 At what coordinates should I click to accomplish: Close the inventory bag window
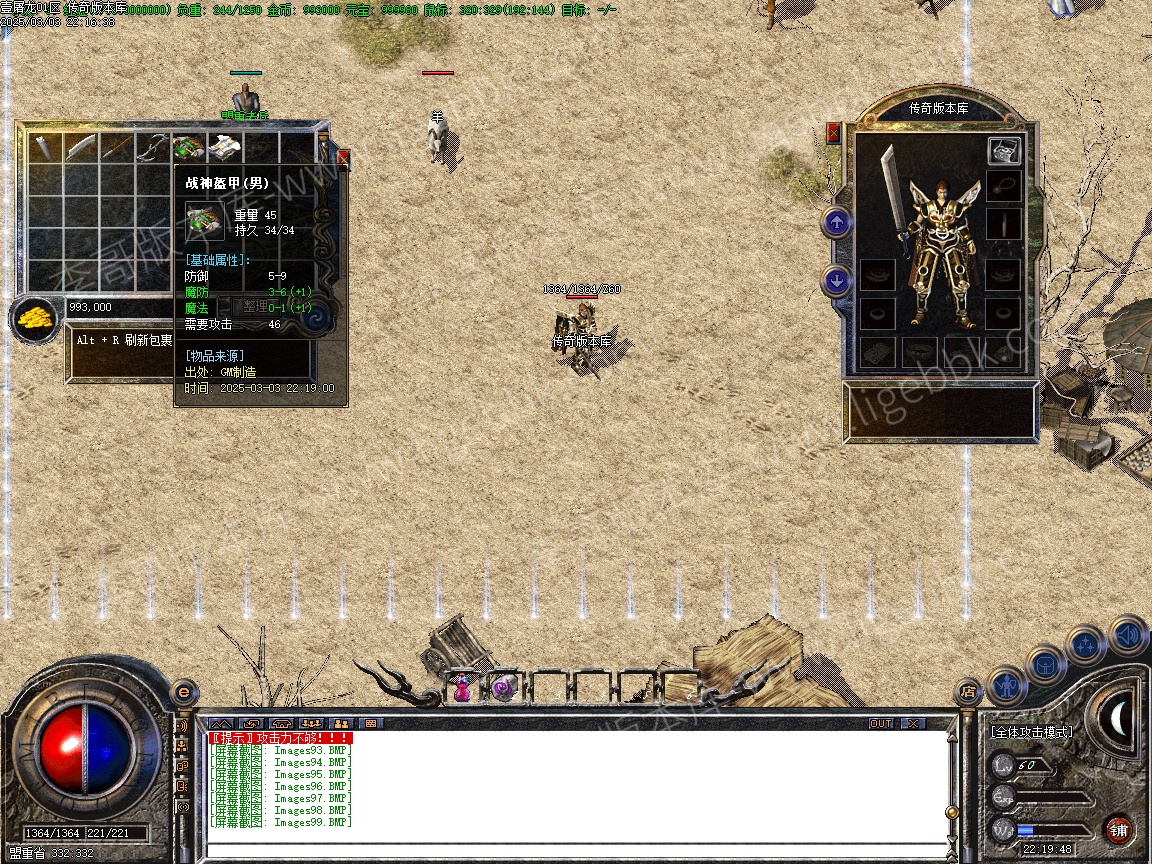(x=344, y=158)
